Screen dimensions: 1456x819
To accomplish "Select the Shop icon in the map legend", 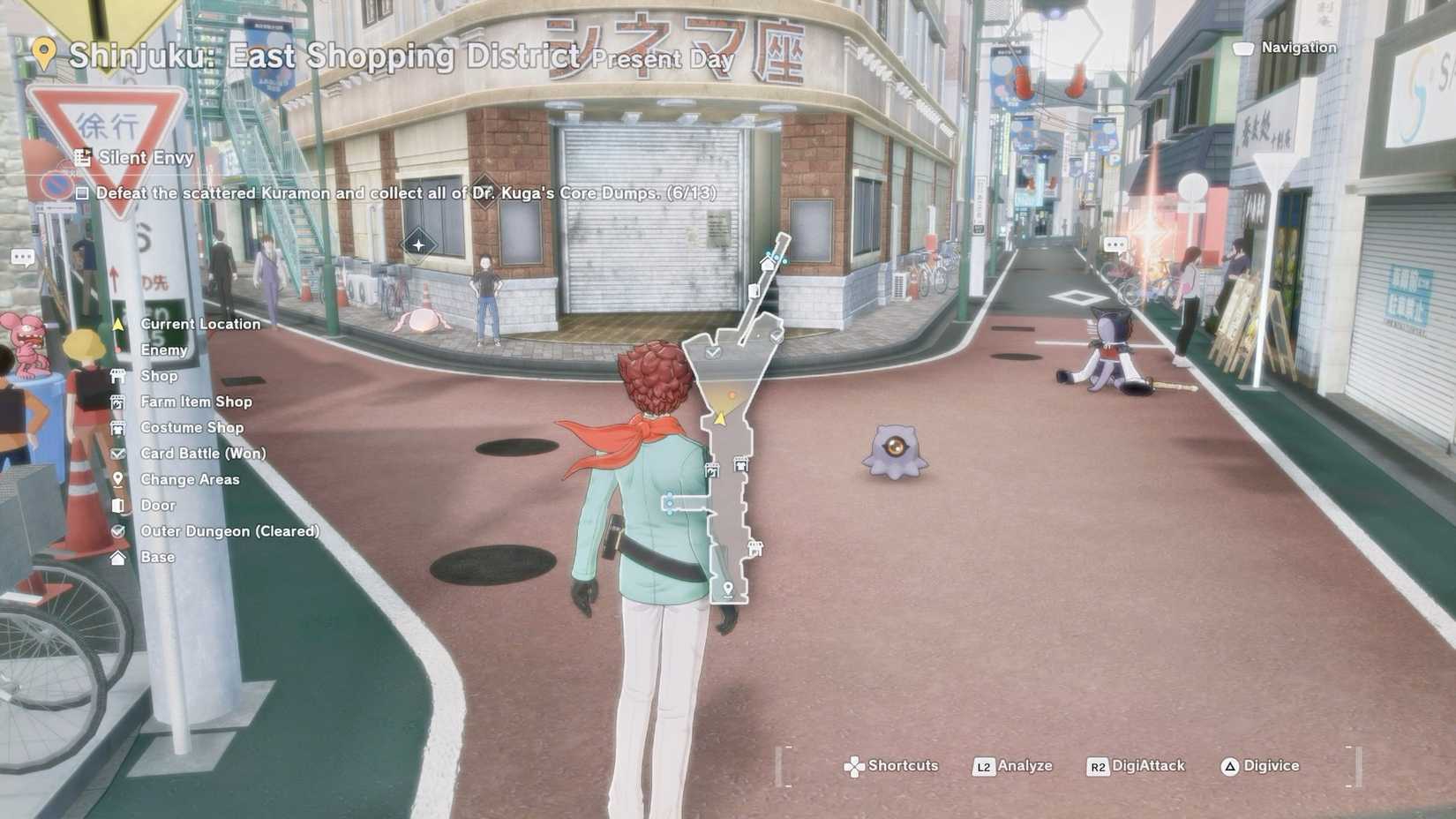I will 119,376.
